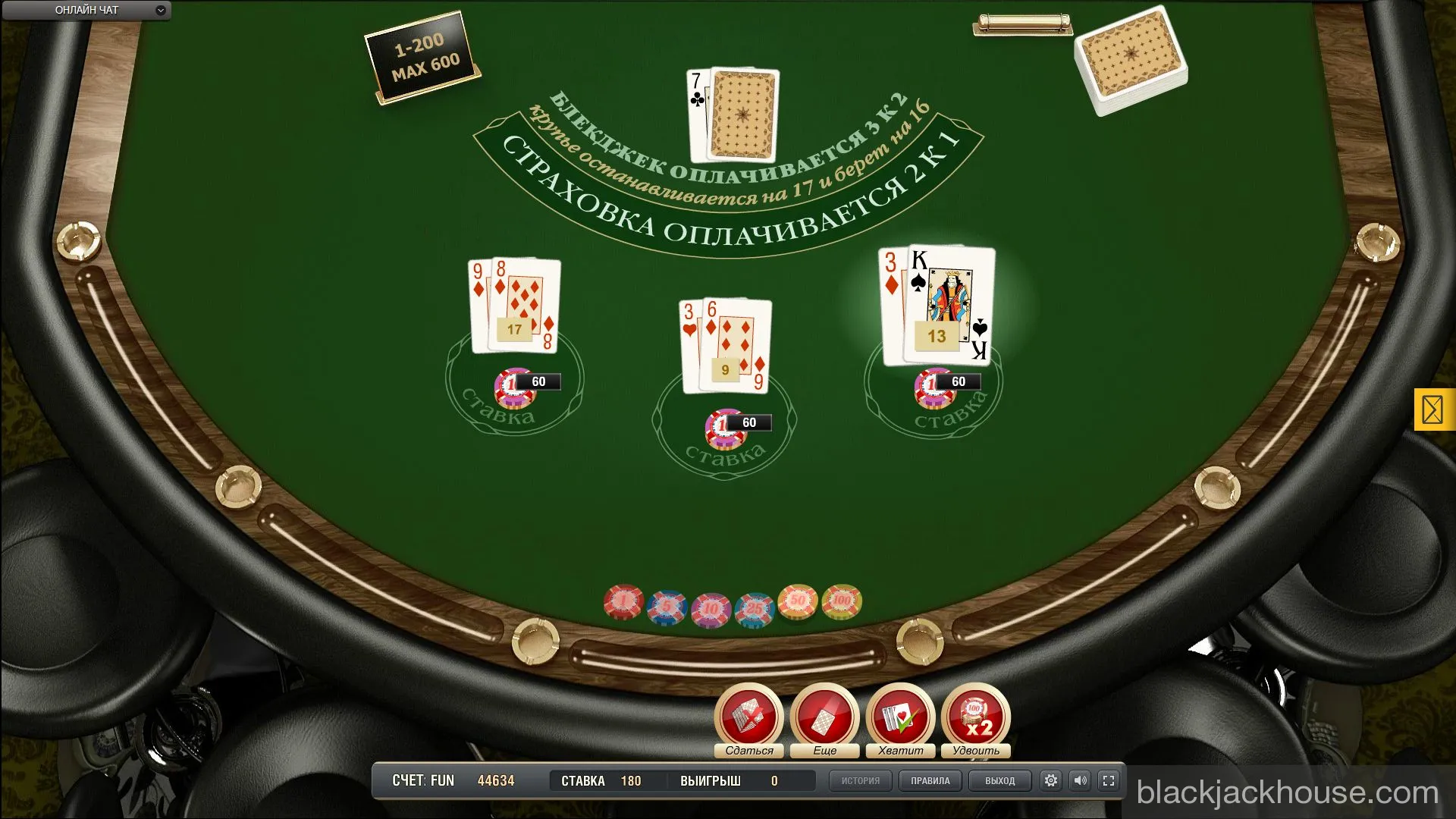Open the История history panel
The width and height of the screenshot is (1456, 819).
[860, 780]
